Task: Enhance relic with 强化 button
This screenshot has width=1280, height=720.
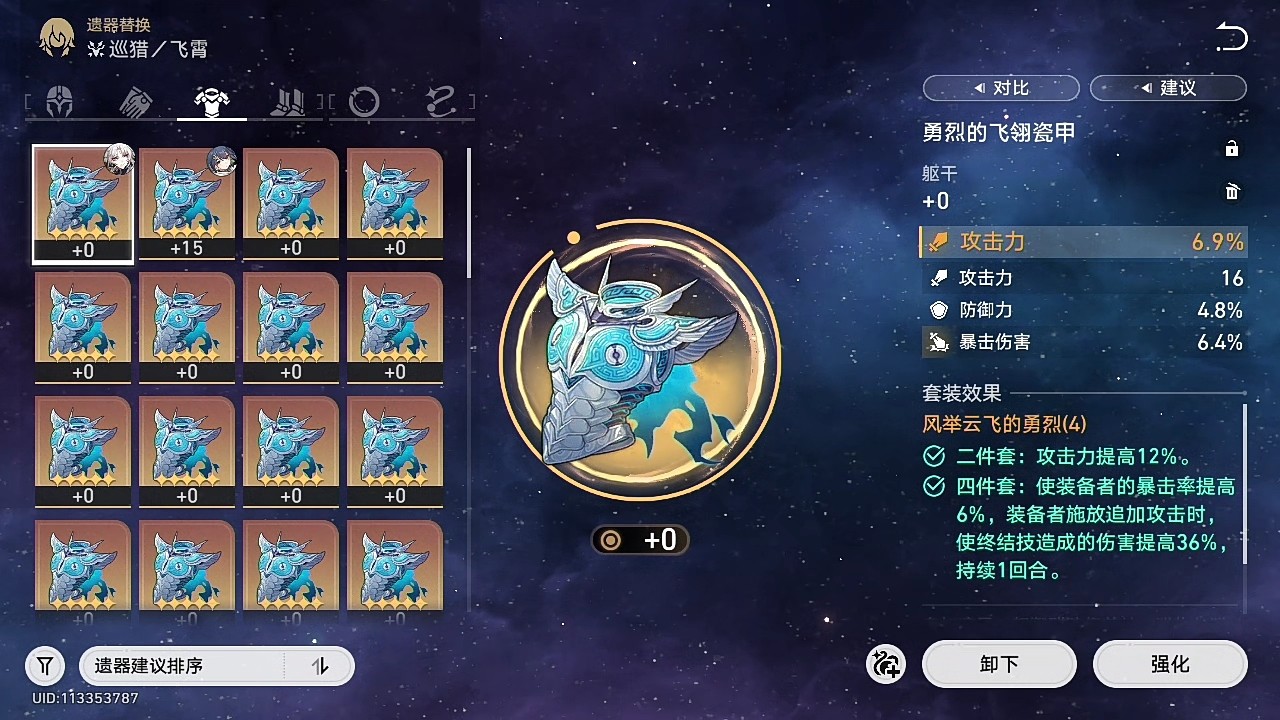Action: click(x=1170, y=664)
